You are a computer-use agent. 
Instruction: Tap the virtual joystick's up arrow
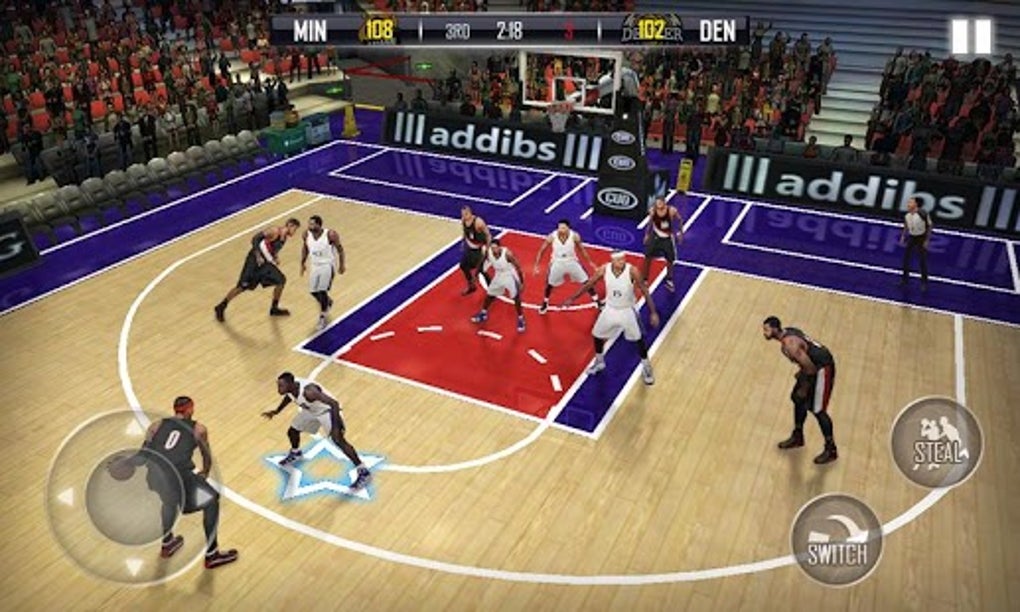point(134,429)
